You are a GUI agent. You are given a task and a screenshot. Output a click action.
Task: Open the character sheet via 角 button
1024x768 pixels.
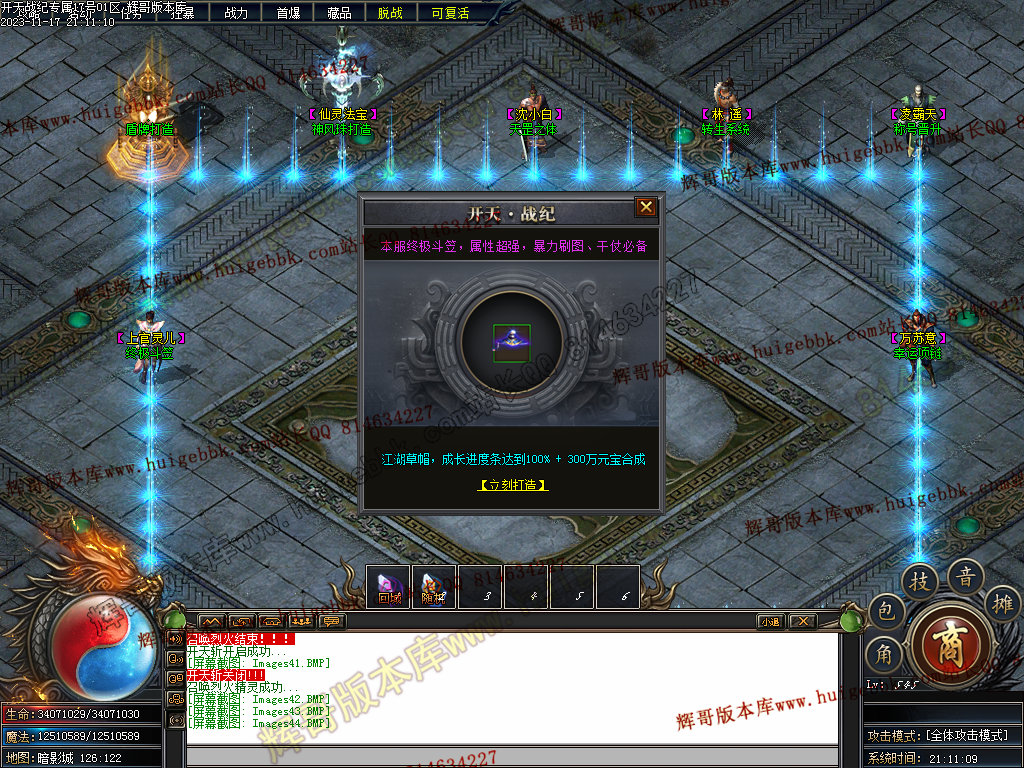[x=884, y=655]
